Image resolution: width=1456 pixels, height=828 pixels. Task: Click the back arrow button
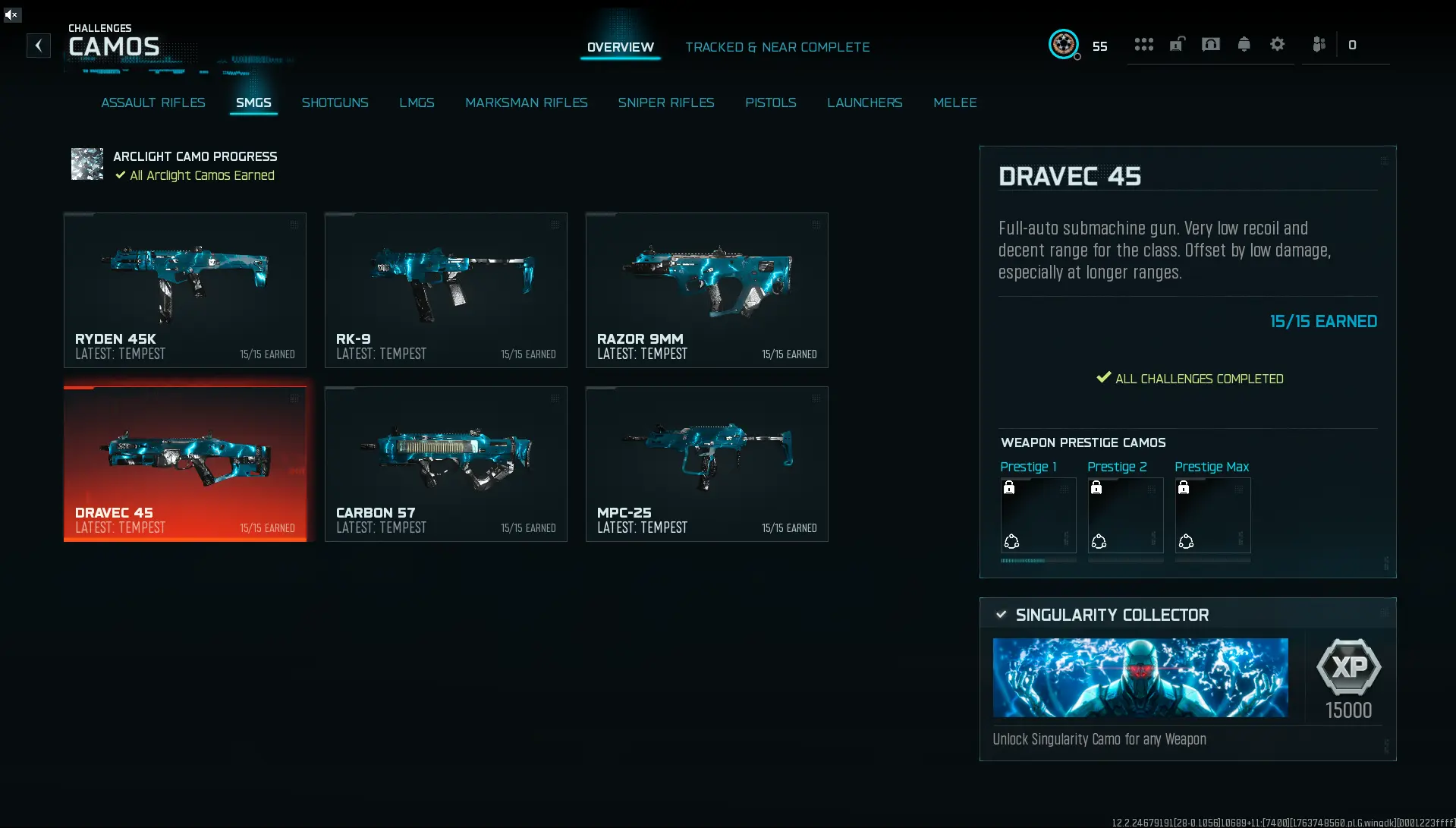38,46
